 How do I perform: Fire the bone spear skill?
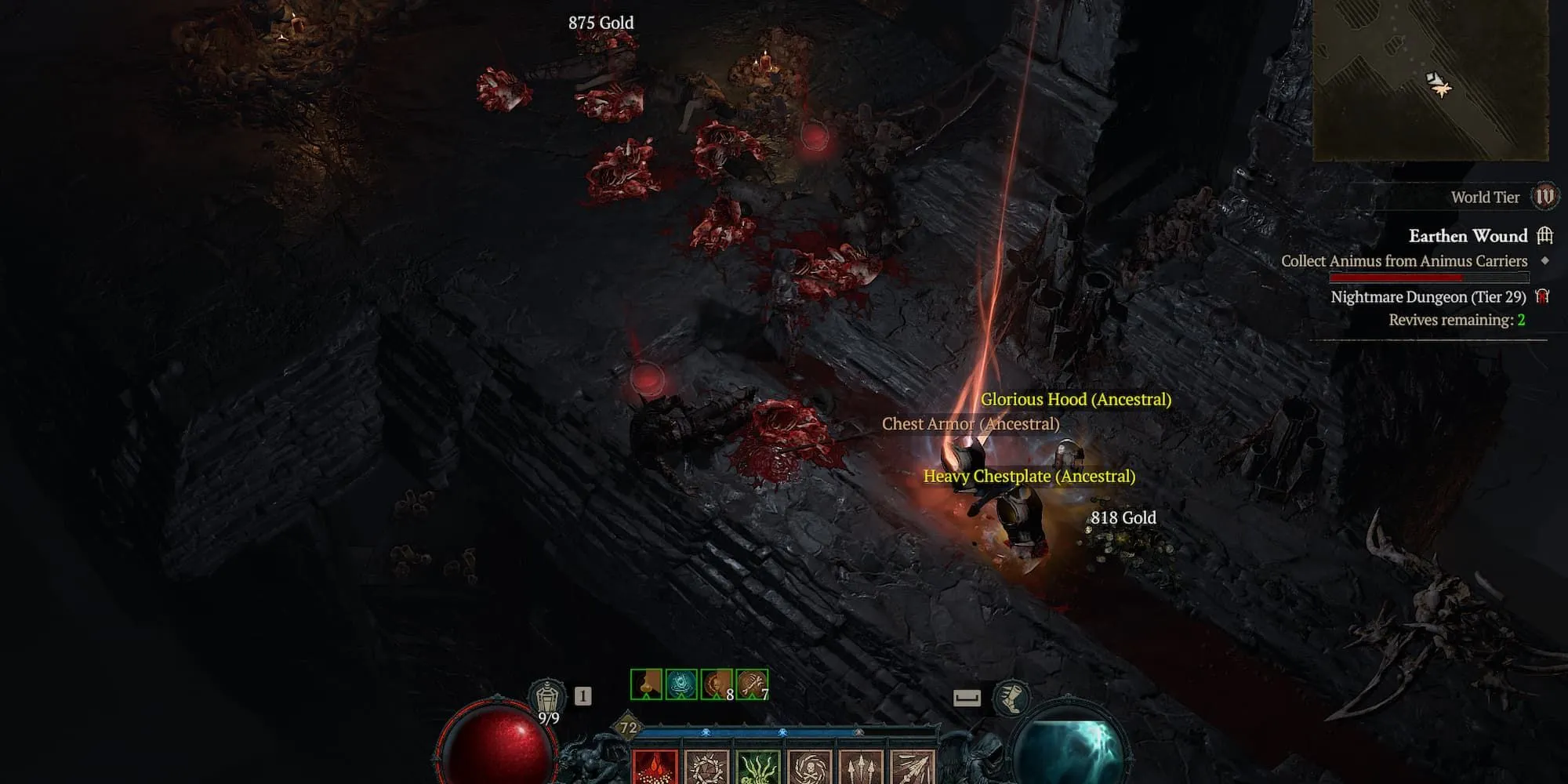tap(912, 767)
